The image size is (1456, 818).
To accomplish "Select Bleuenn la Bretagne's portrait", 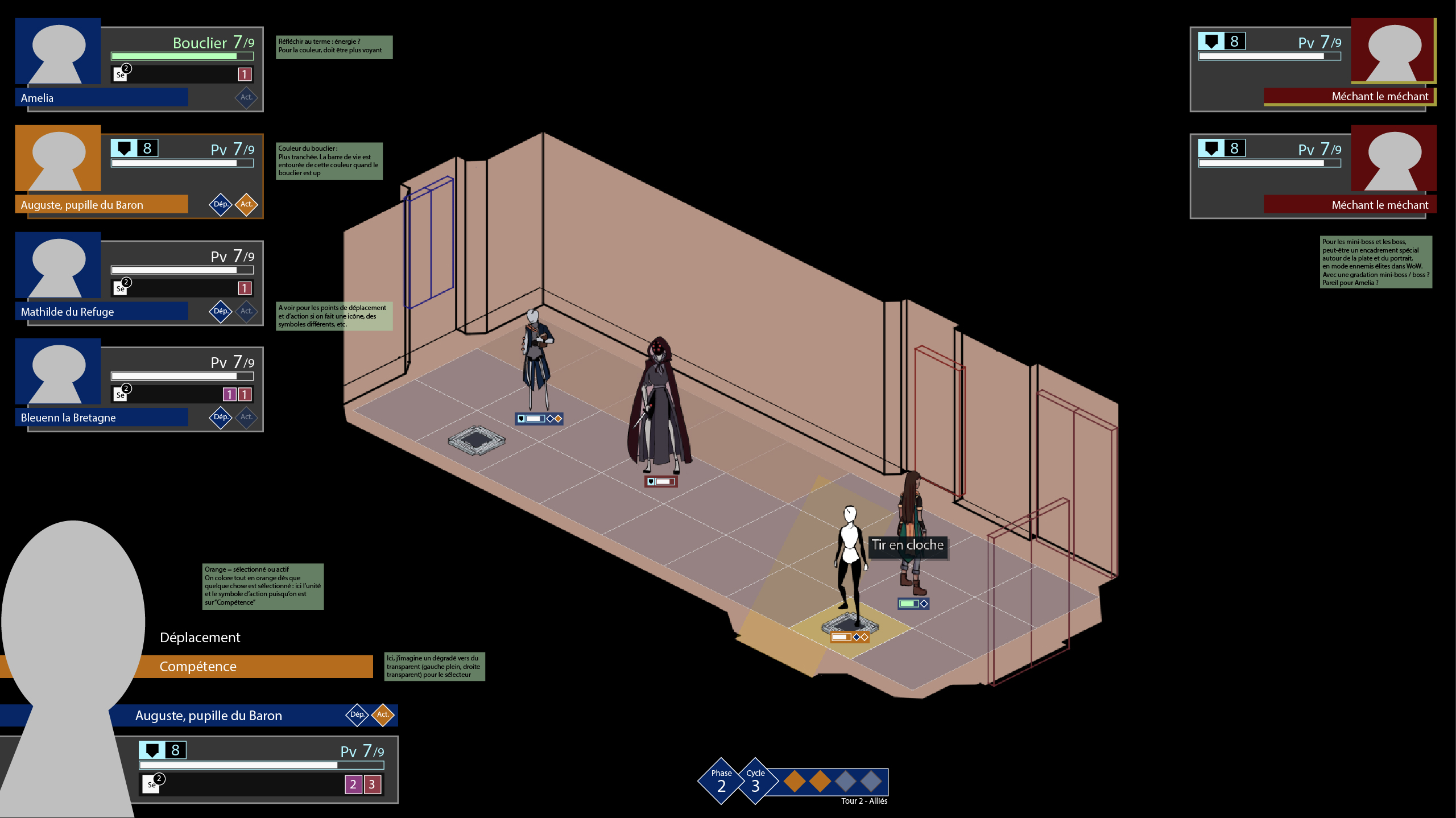I will click(x=58, y=371).
